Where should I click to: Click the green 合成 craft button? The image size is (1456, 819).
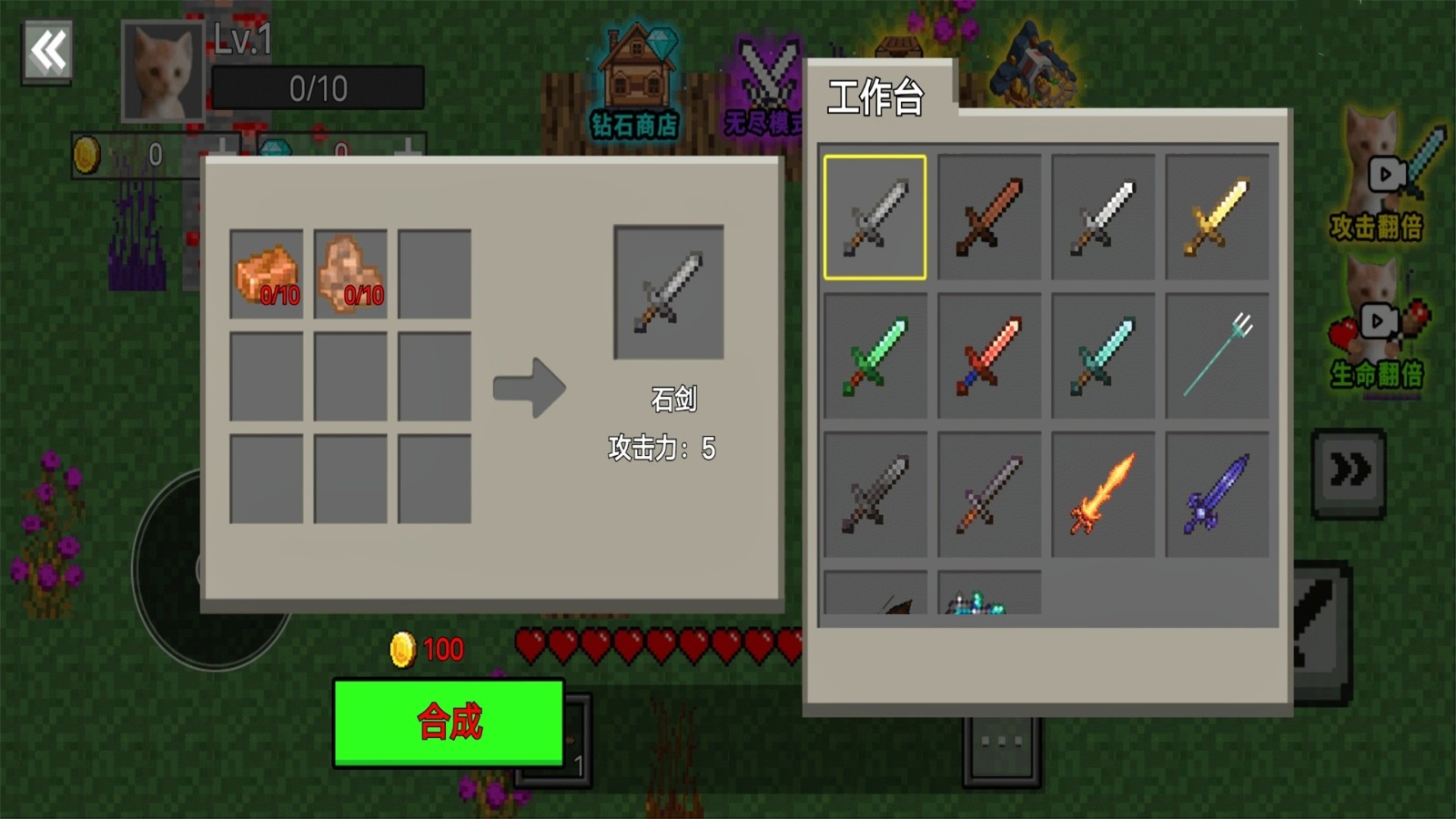click(x=449, y=722)
